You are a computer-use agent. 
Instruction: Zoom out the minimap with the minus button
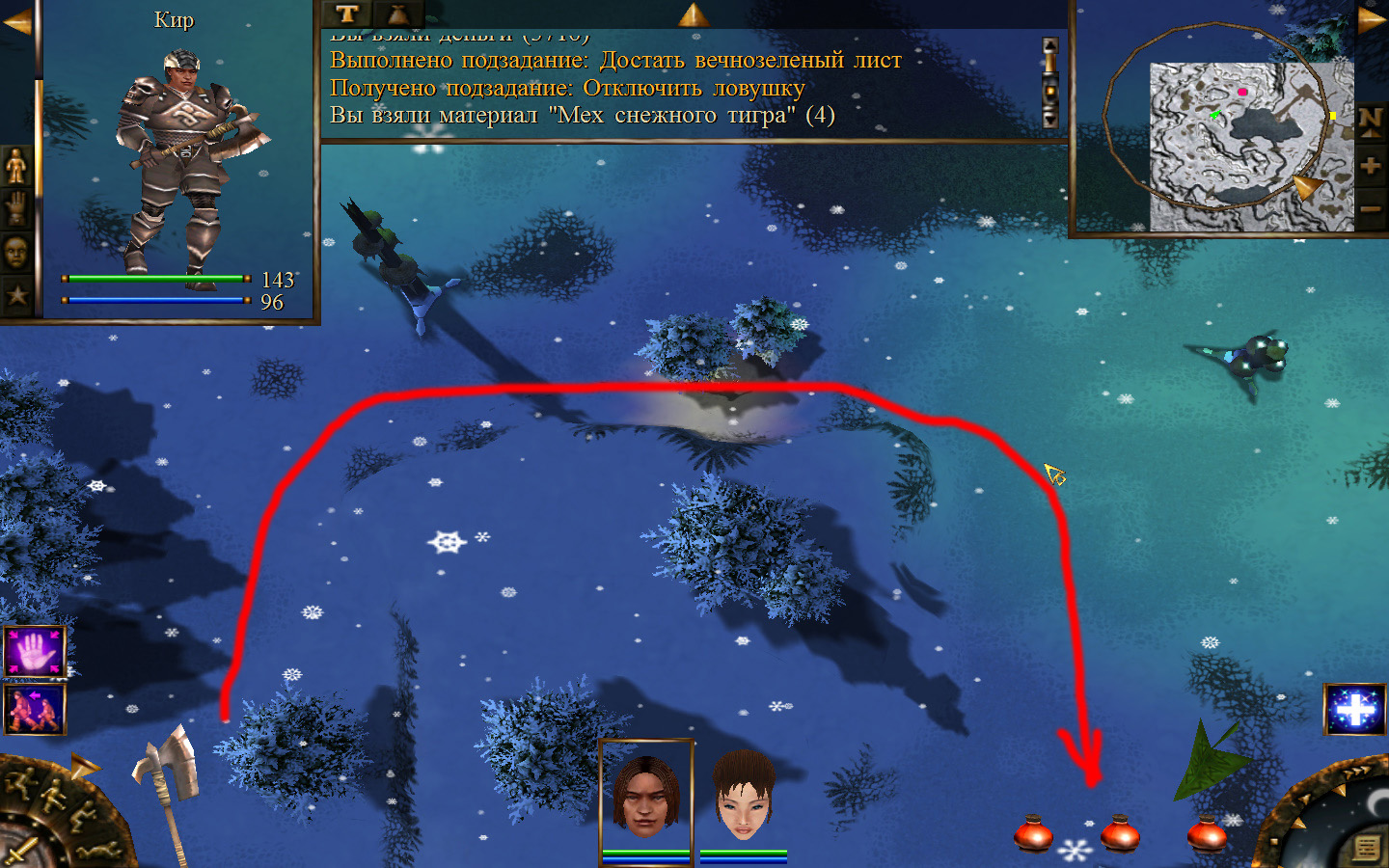(x=1371, y=208)
